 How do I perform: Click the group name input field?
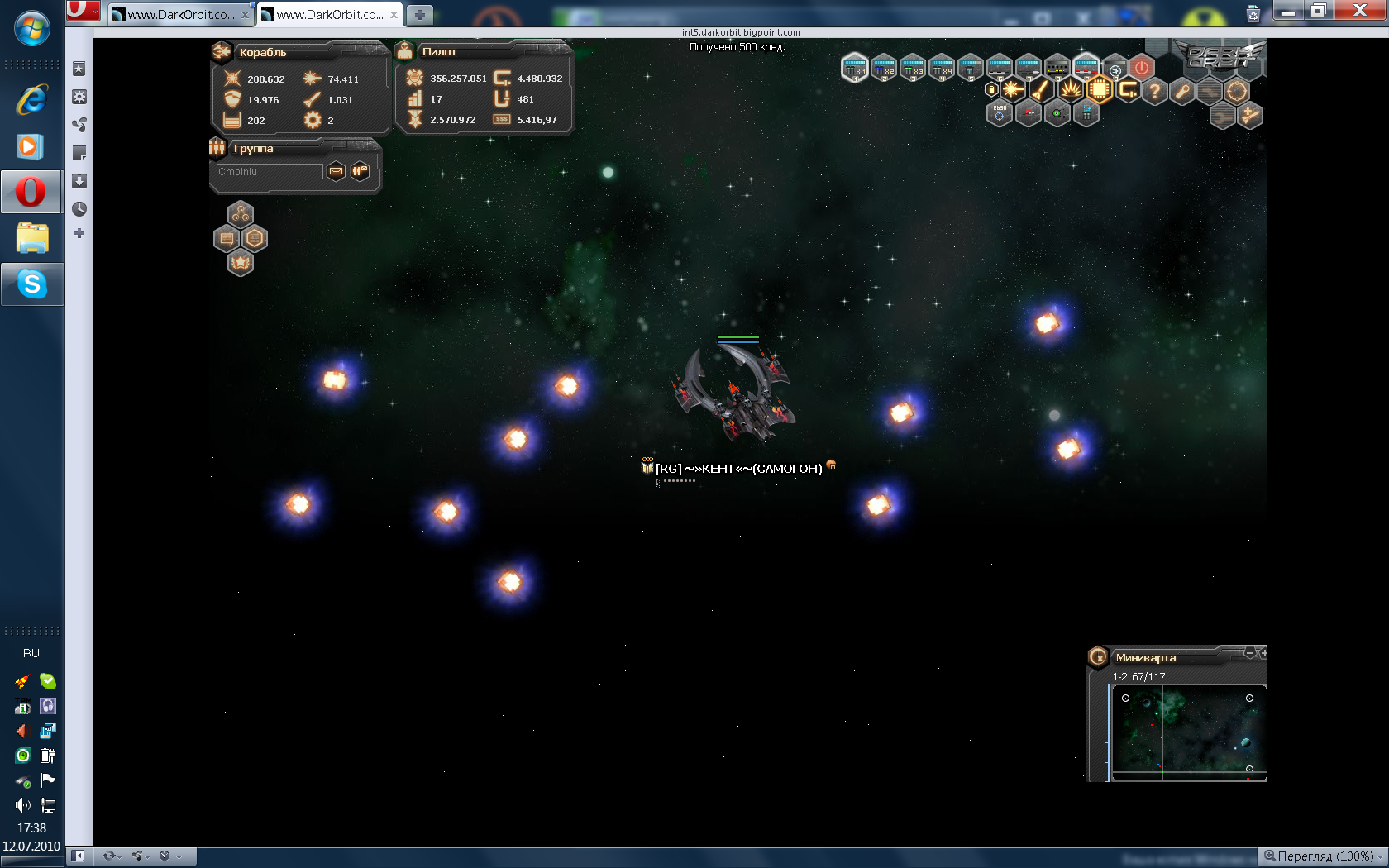[270, 171]
